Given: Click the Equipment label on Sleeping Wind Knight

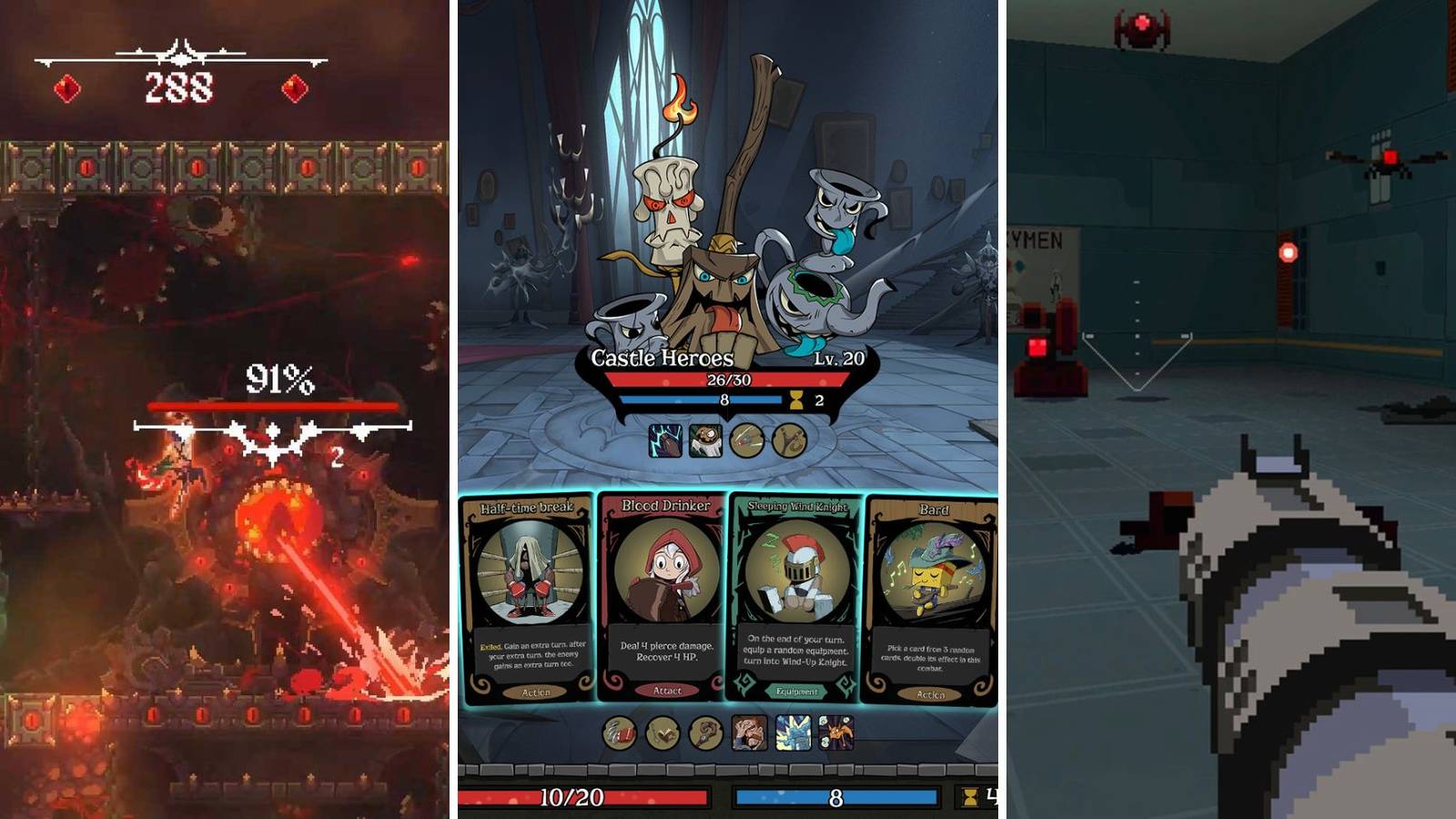Looking at the screenshot, I should click(796, 690).
